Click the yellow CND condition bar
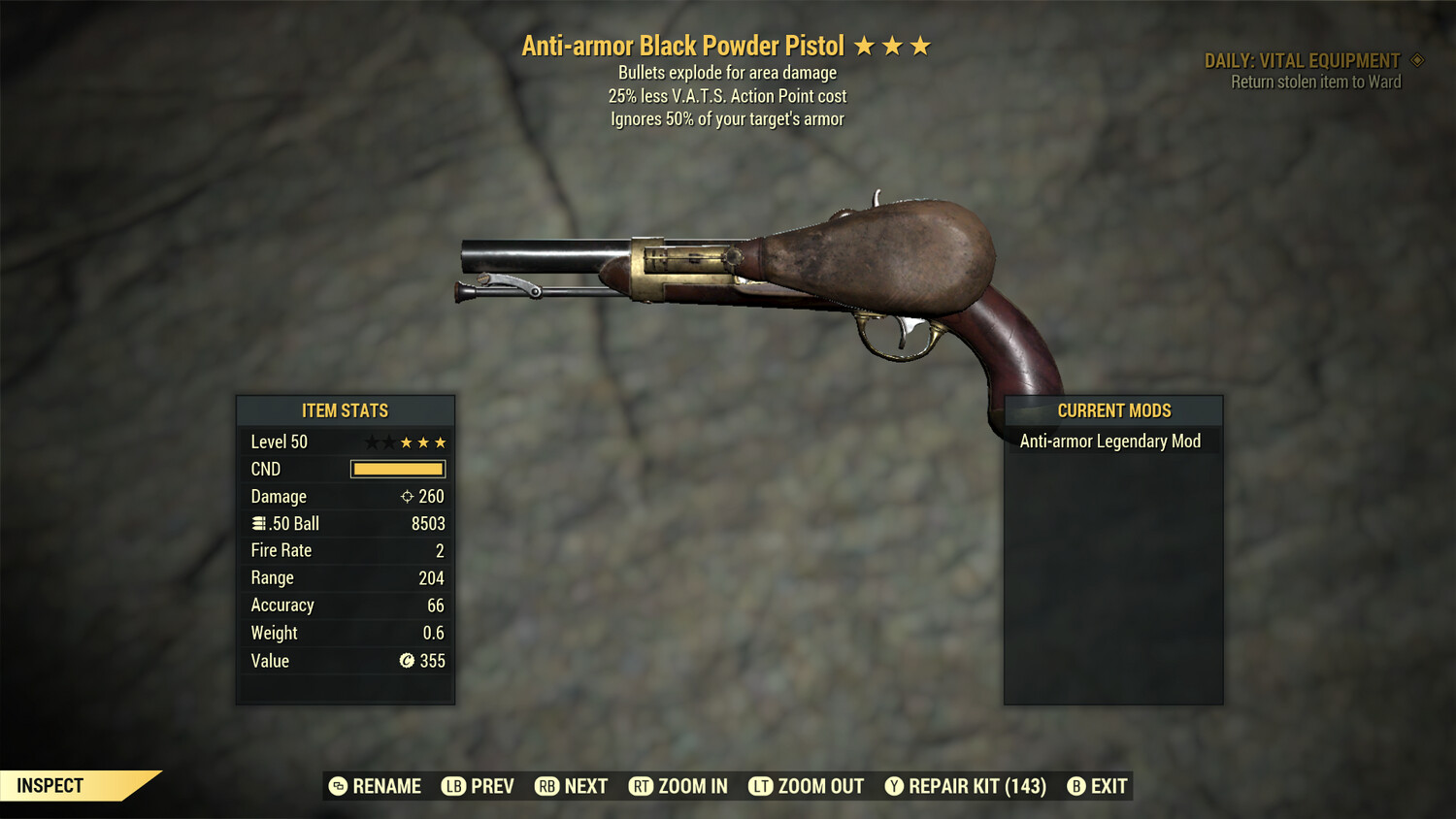Image resolution: width=1456 pixels, height=819 pixels. coord(398,469)
